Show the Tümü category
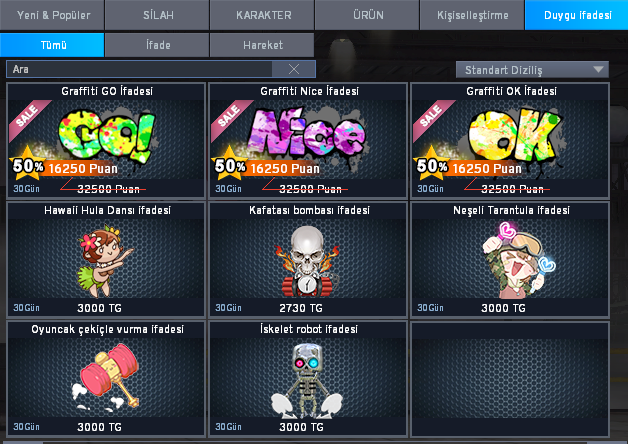Image resolution: width=628 pixels, height=444 pixels. coord(52,45)
